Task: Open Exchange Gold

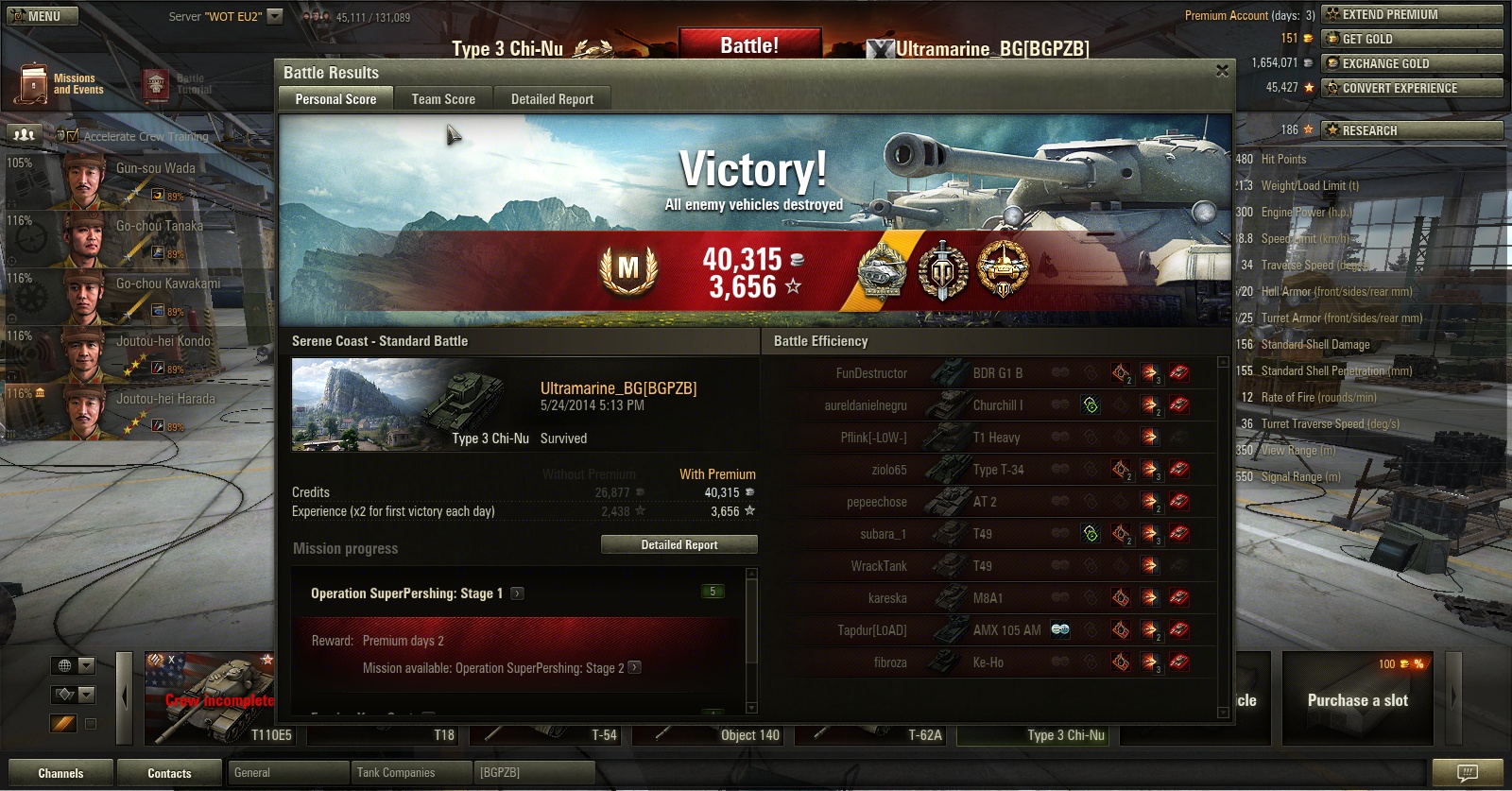Action: pos(1412,63)
